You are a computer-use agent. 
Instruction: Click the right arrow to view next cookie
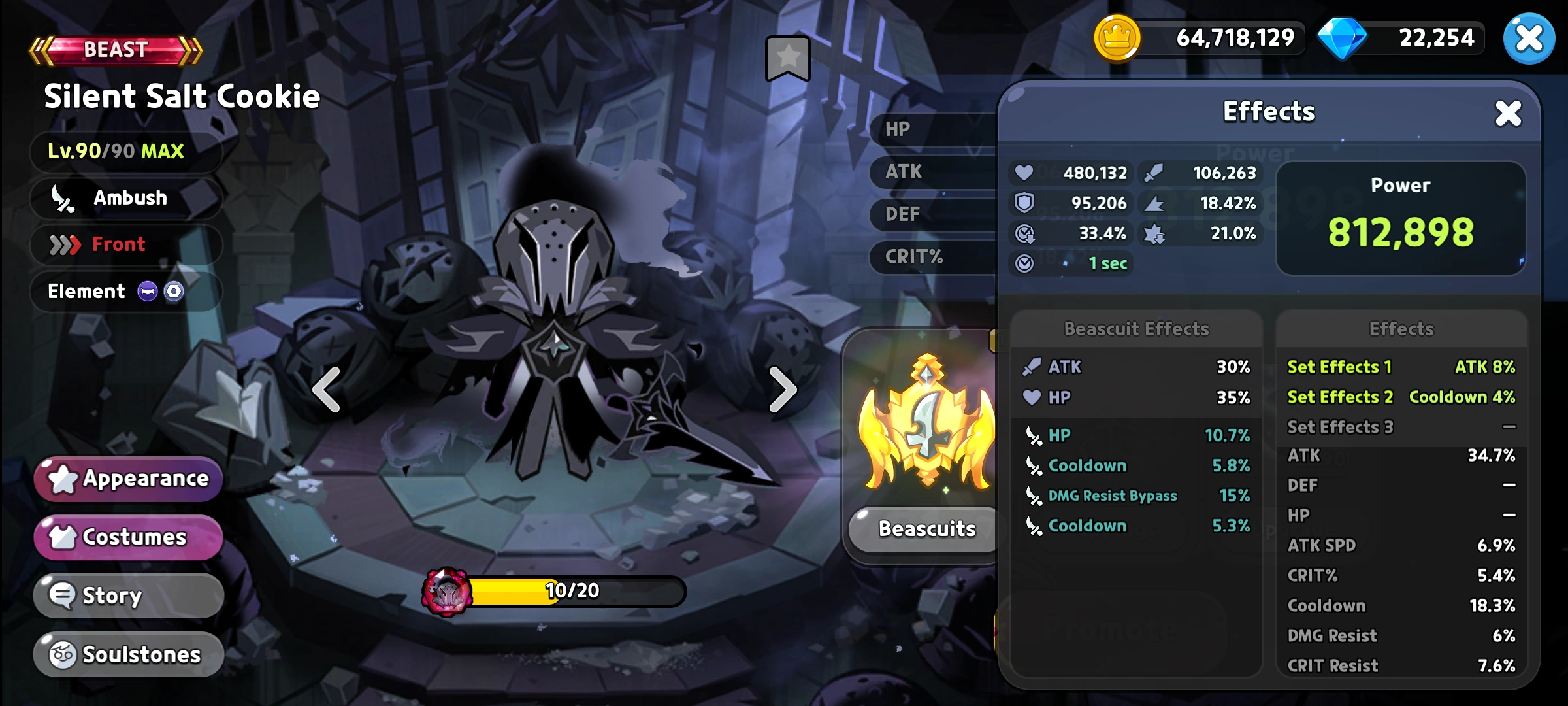pos(781,389)
